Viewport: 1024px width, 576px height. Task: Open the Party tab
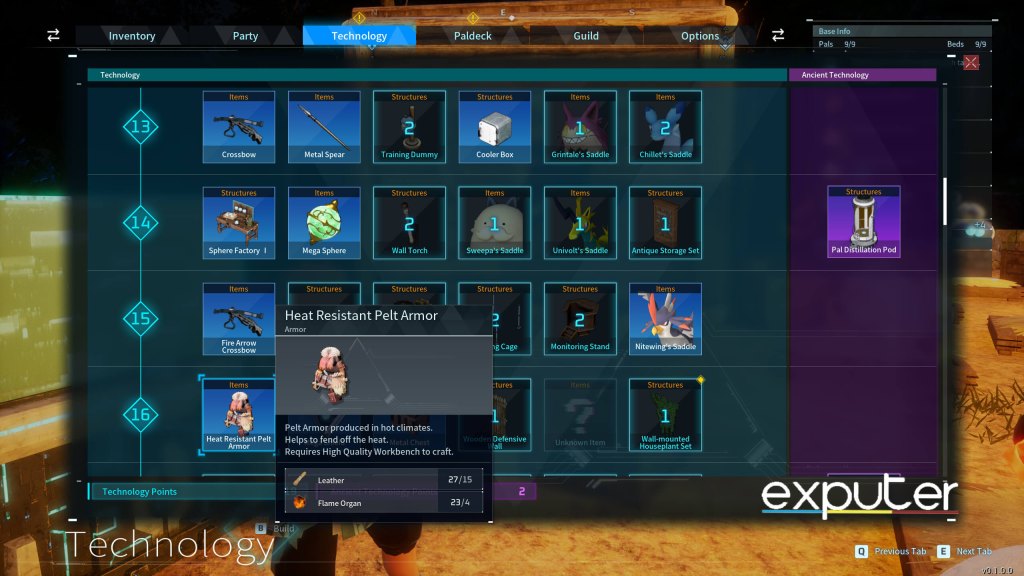245,36
